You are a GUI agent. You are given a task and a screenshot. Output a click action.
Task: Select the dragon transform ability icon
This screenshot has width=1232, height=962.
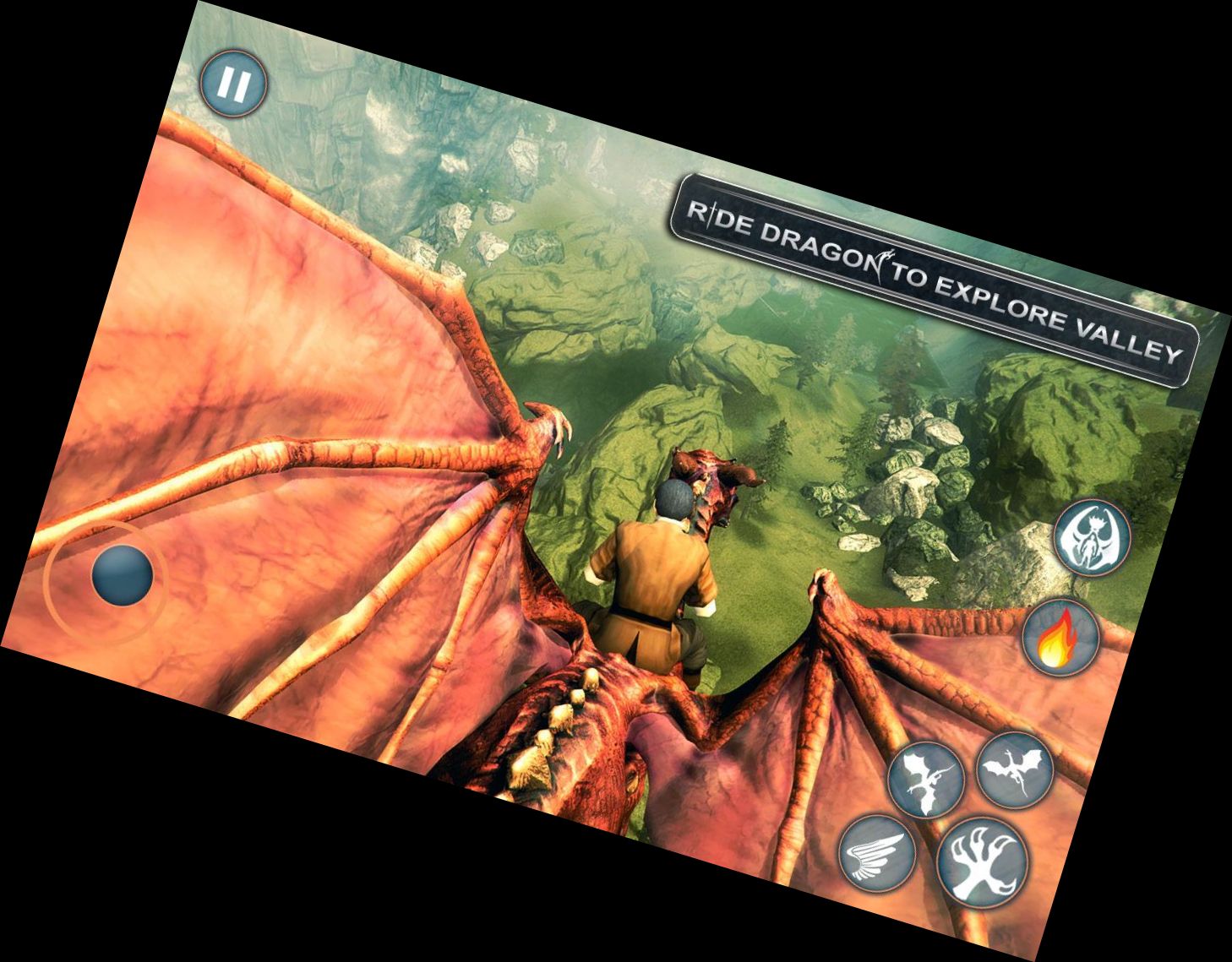coord(1093,539)
